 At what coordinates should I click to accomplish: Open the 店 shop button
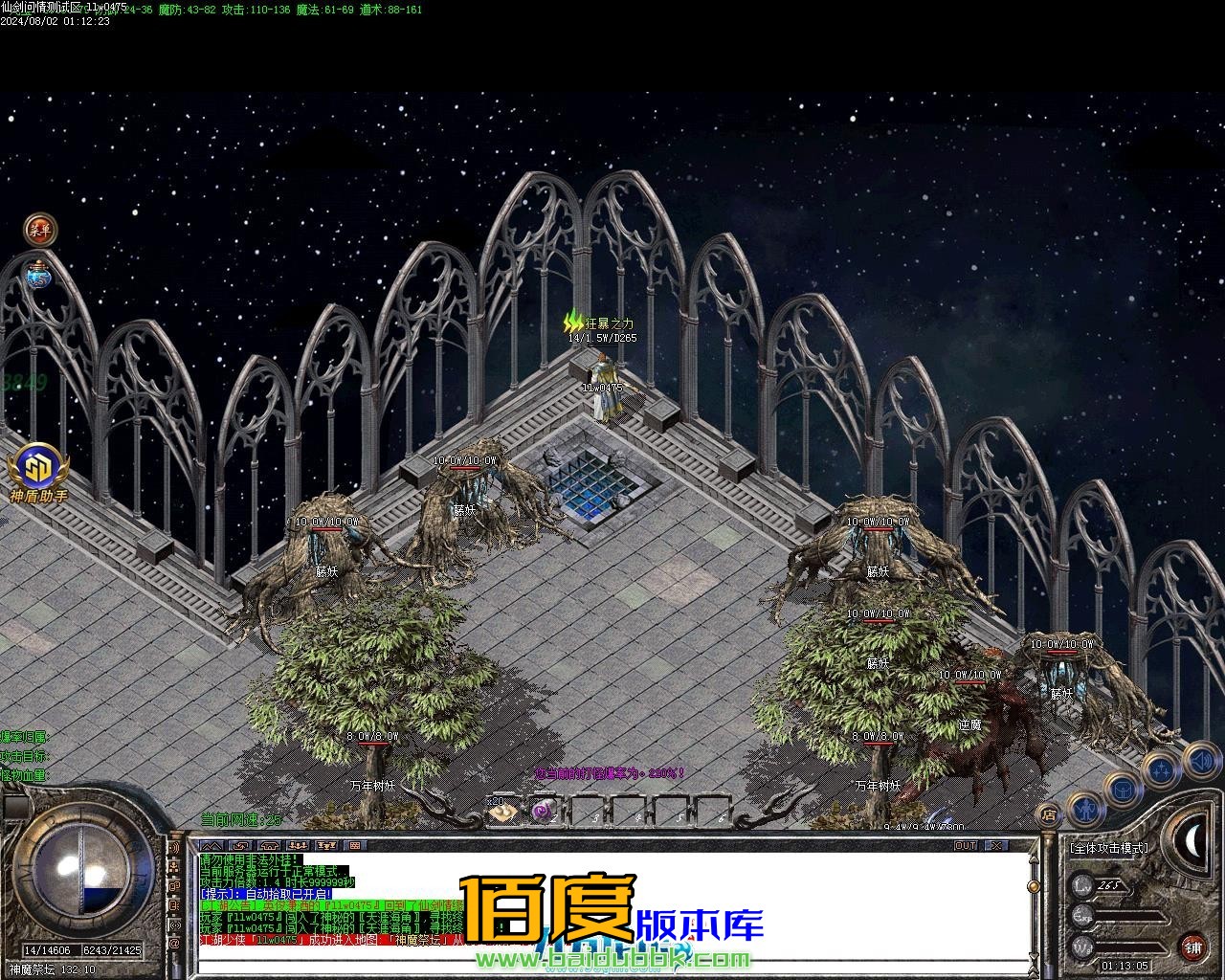click(x=1049, y=815)
